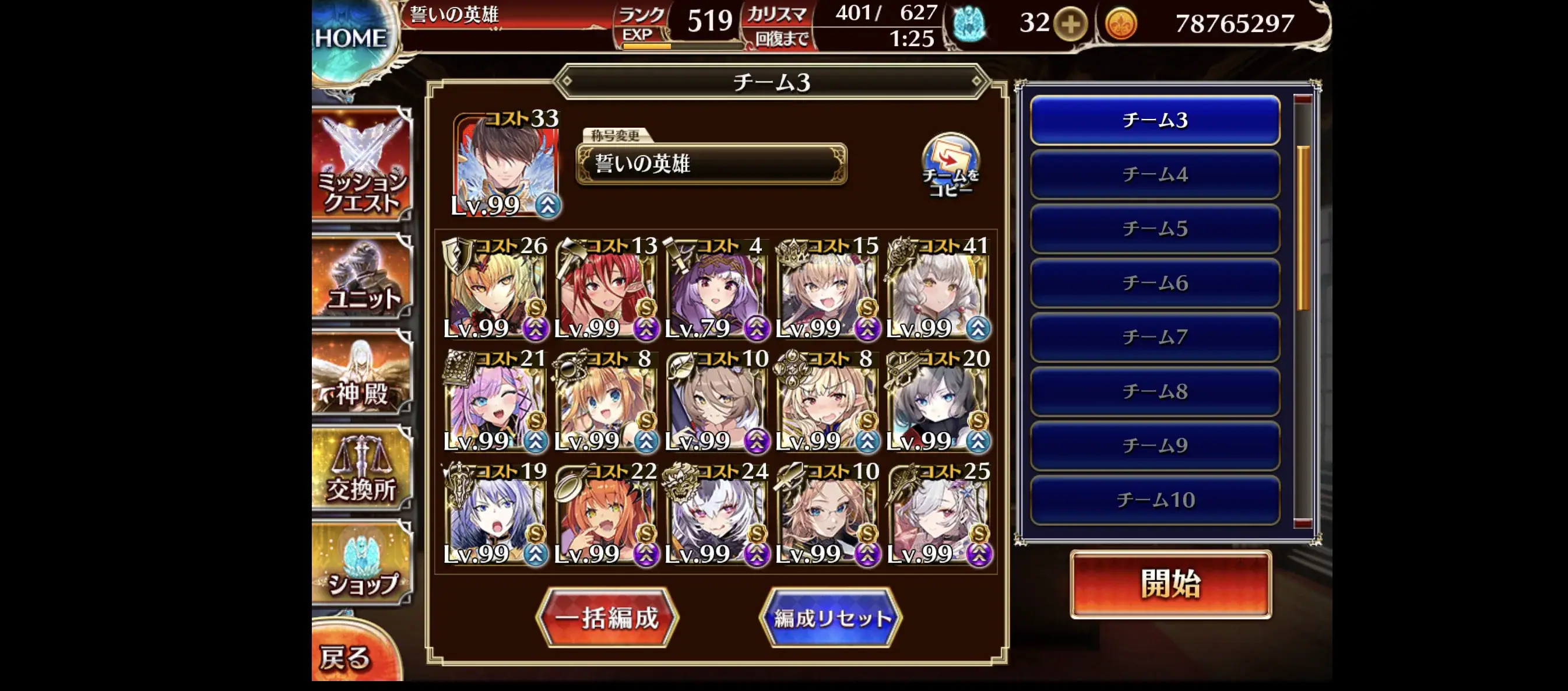The image size is (1568, 691).
Task: Select the チーム4 team slot
Action: [x=1154, y=175]
